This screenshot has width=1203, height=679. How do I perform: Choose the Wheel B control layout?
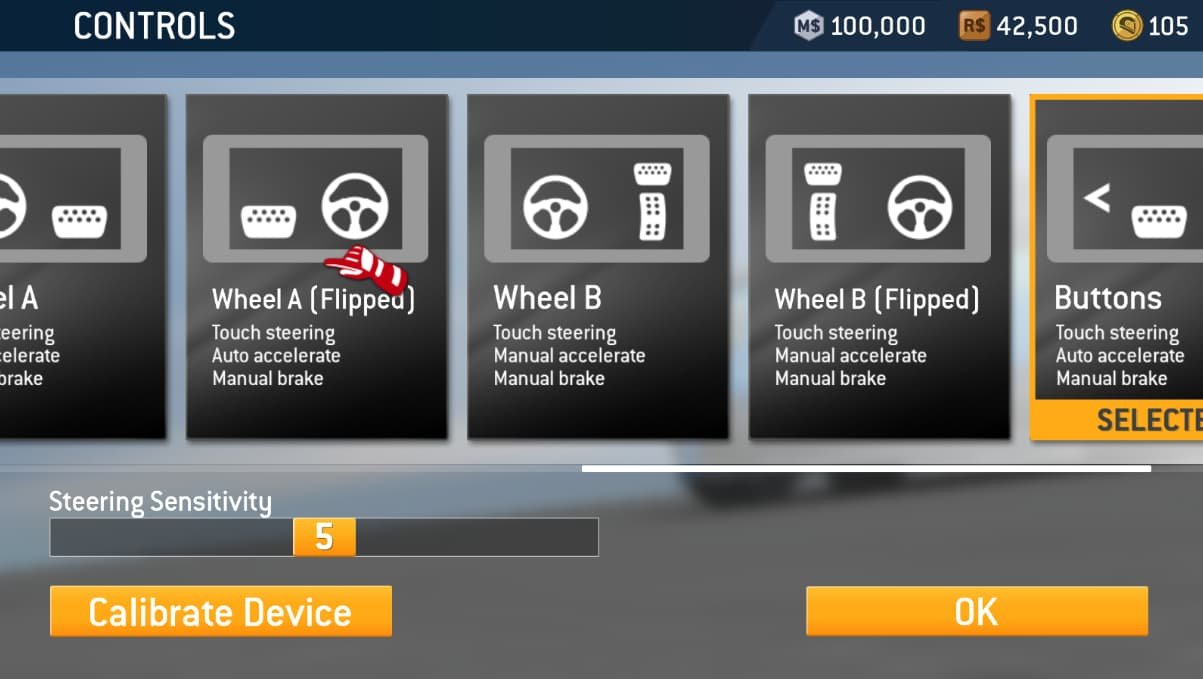coord(597,266)
